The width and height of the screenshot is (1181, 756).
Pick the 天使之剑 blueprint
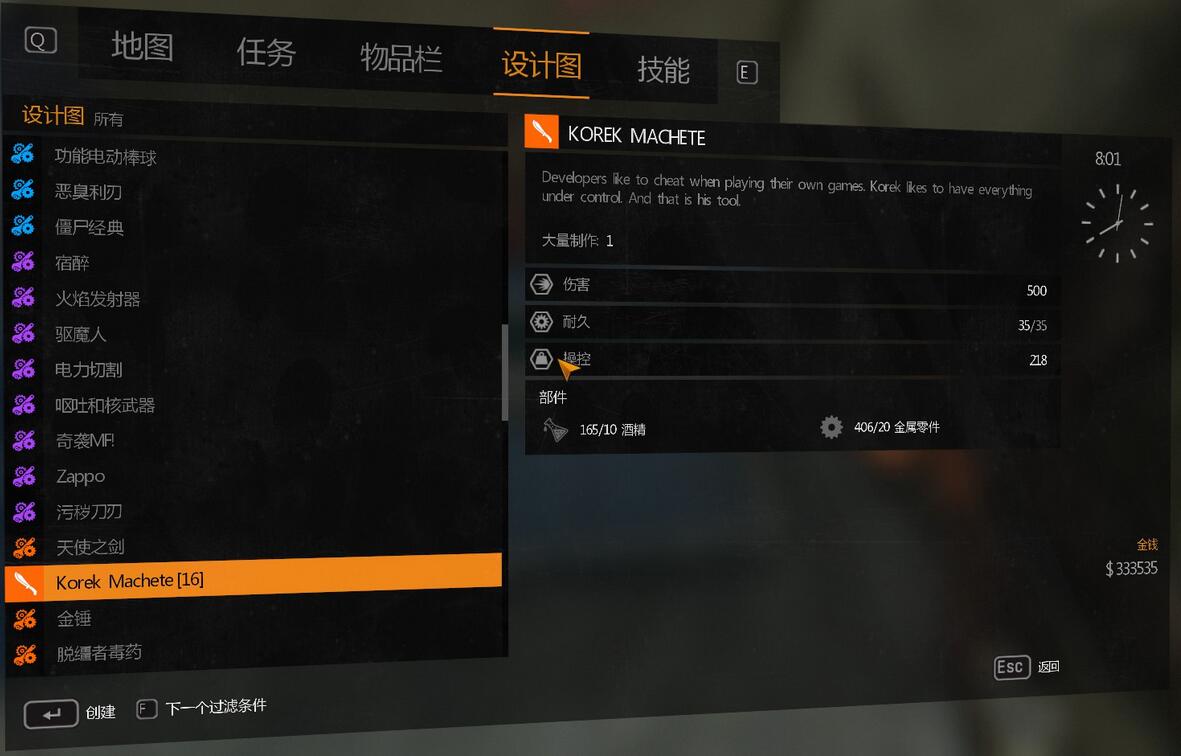pyautogui.click(x=90, y=547)
